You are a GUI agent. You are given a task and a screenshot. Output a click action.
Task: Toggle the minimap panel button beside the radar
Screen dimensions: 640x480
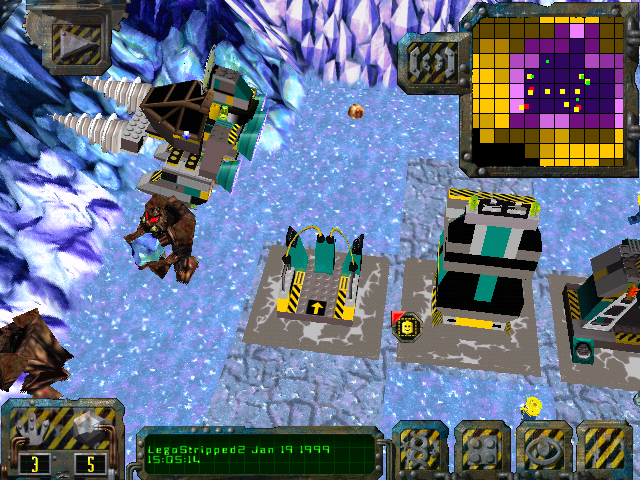point(432,62)
